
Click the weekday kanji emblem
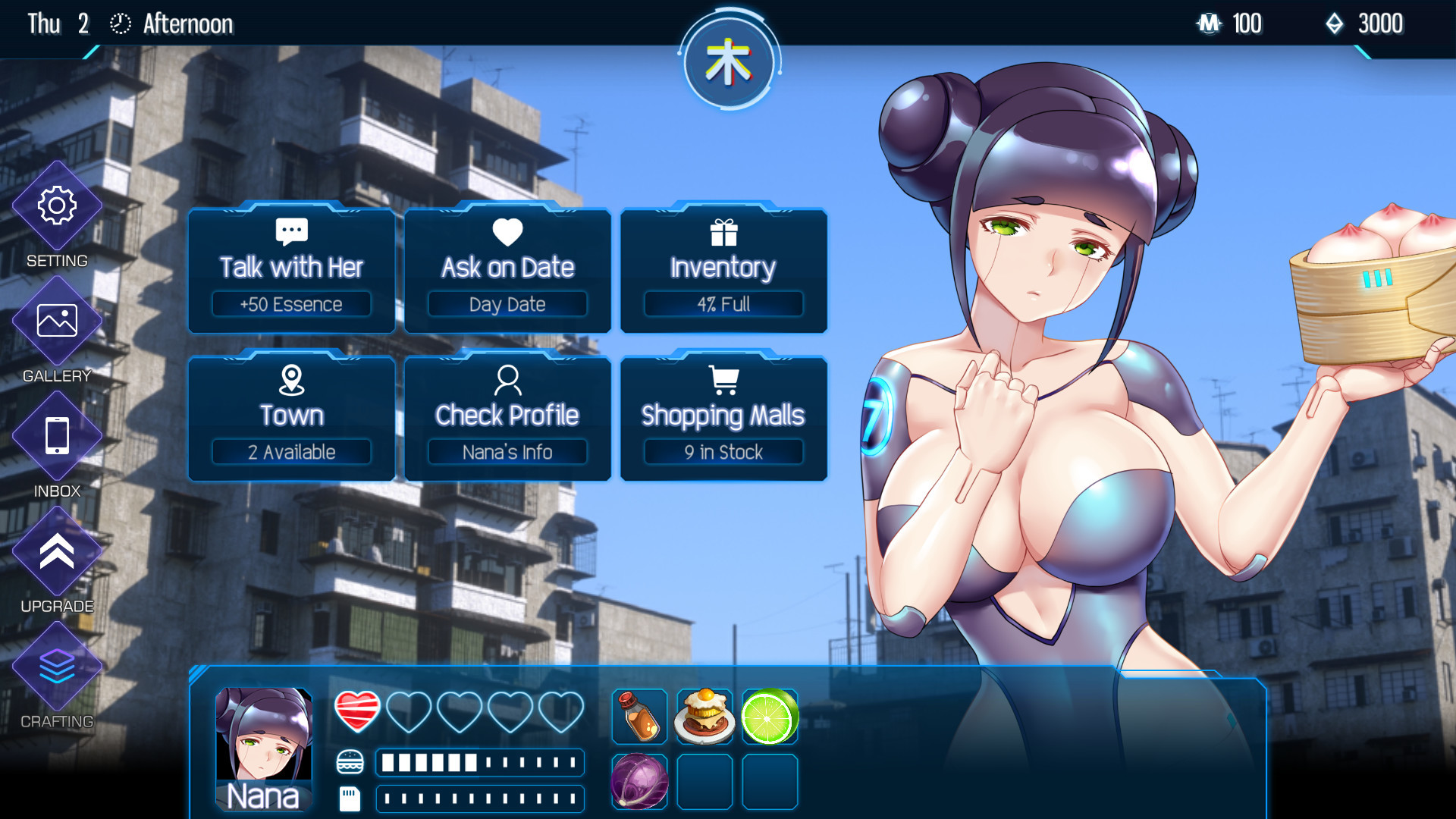tap(728, 63)
